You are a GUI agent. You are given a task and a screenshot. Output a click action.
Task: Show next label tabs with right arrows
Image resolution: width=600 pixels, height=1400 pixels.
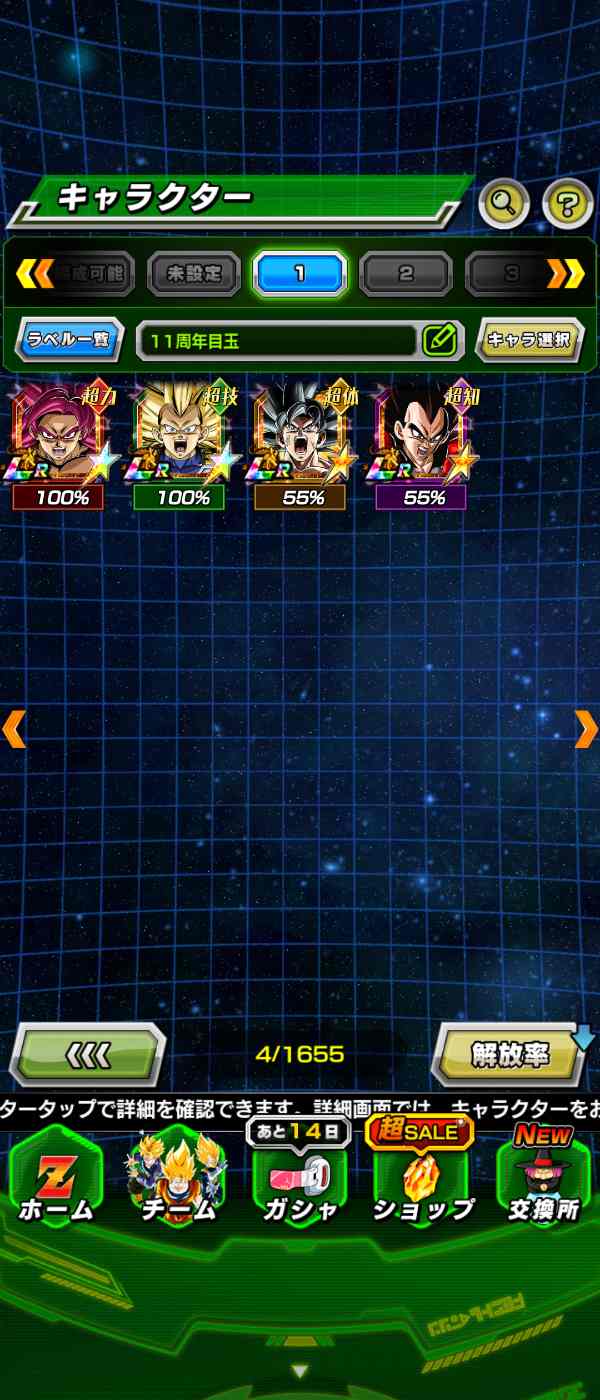(x=565, y=273)
